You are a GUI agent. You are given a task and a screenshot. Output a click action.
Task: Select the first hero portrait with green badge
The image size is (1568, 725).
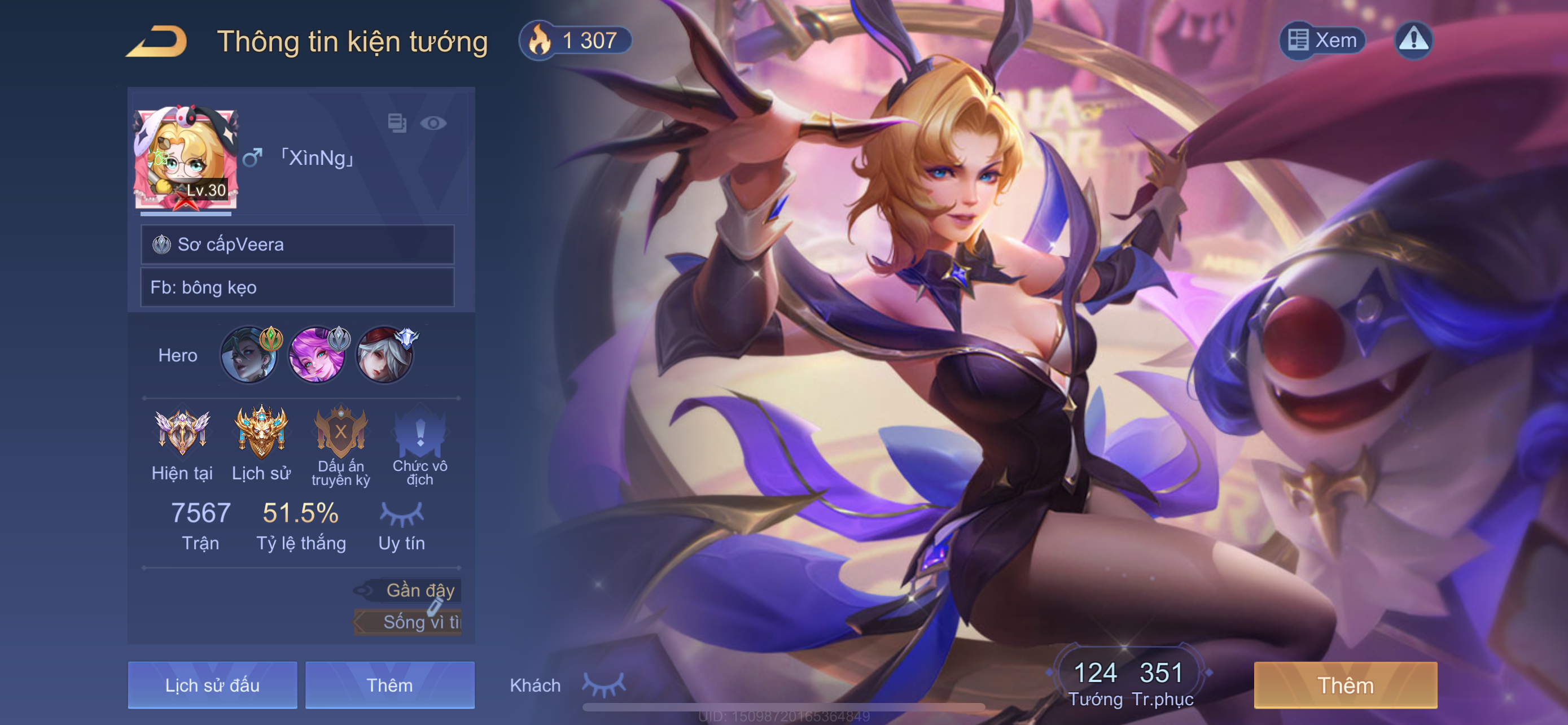[x=249, y=355]
